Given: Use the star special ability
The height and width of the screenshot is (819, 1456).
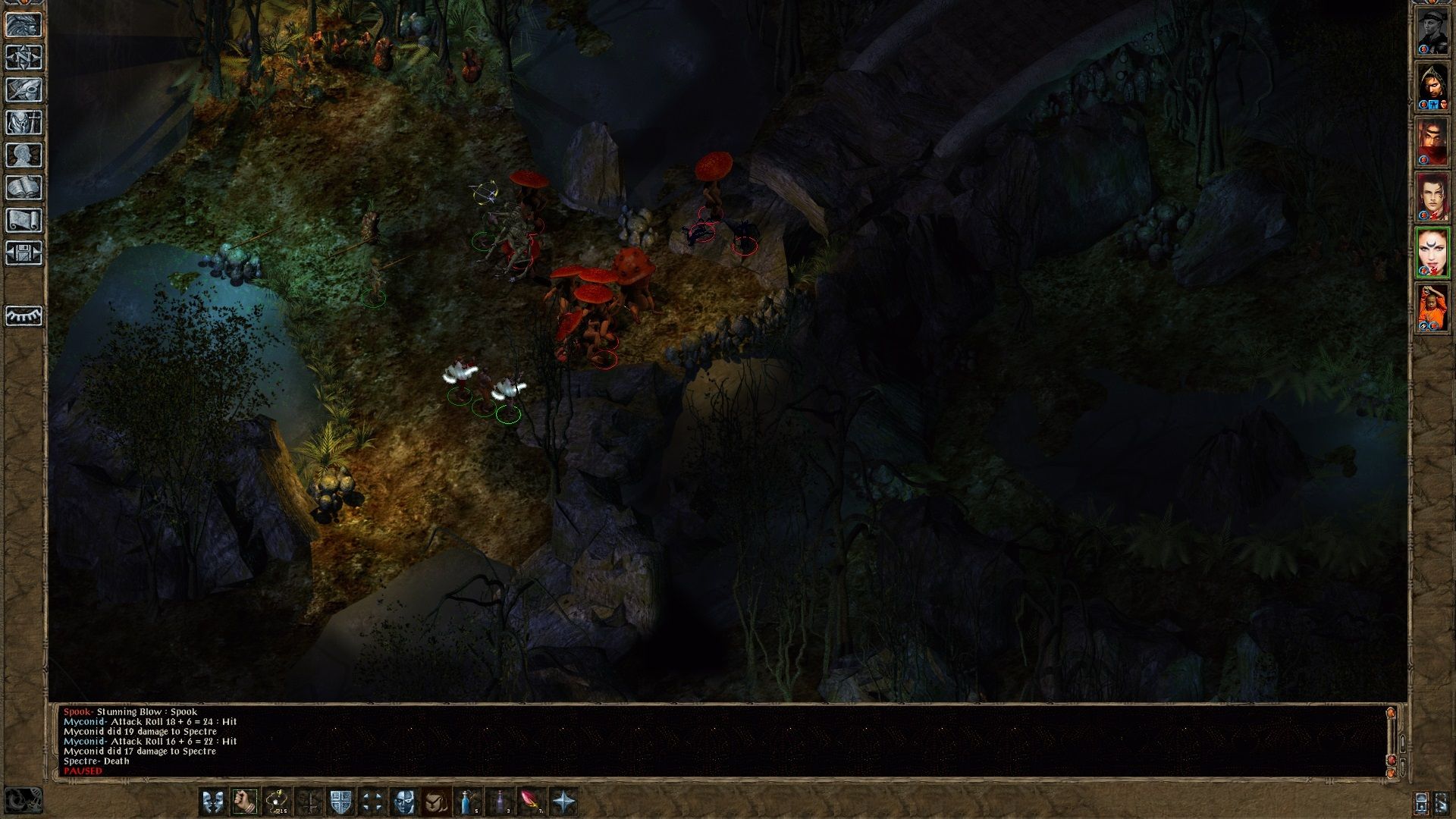Looking at the screenshot, I should (x=564, y=801).
